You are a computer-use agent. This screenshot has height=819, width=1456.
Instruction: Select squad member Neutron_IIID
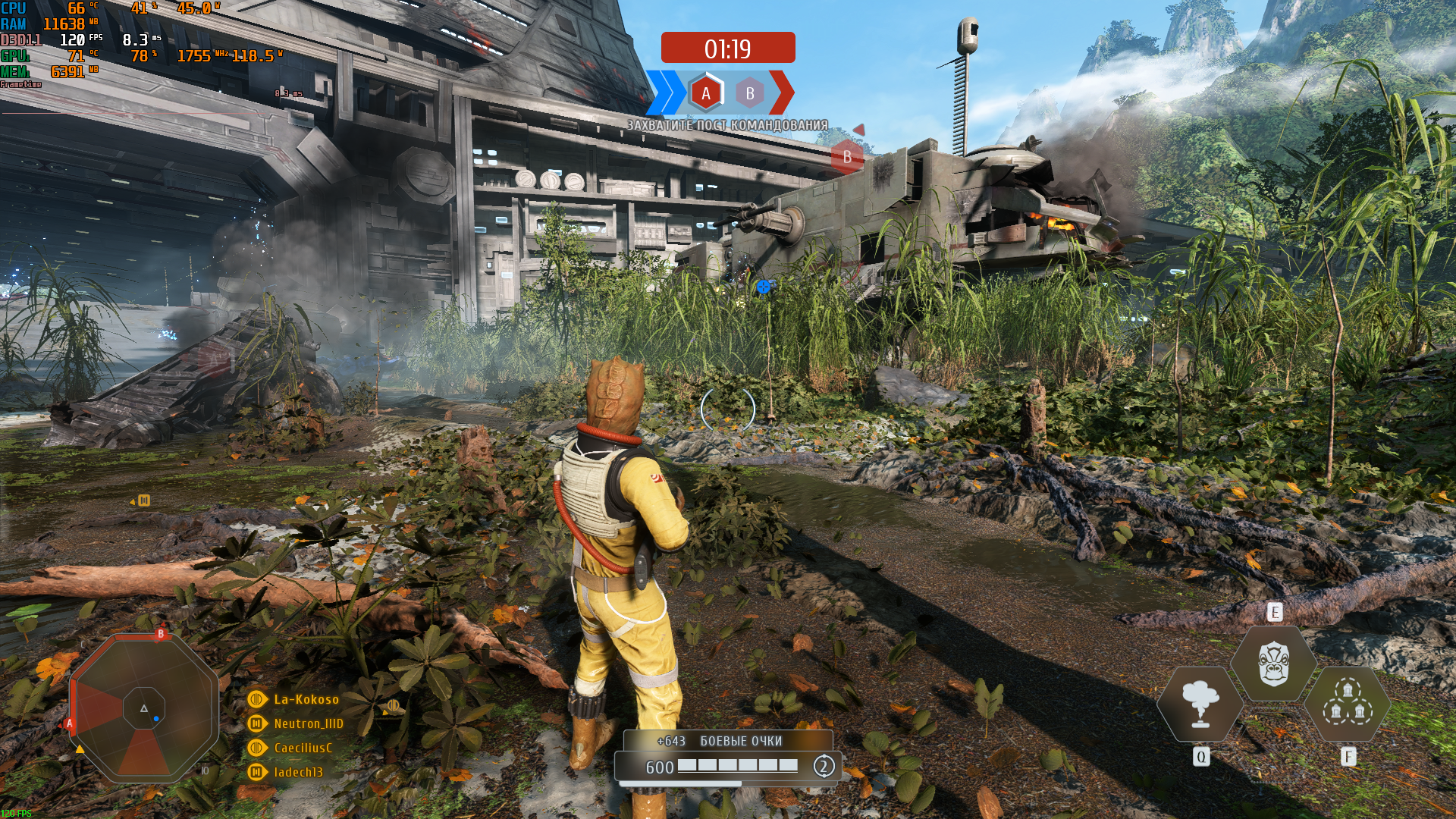coord(308,723)
